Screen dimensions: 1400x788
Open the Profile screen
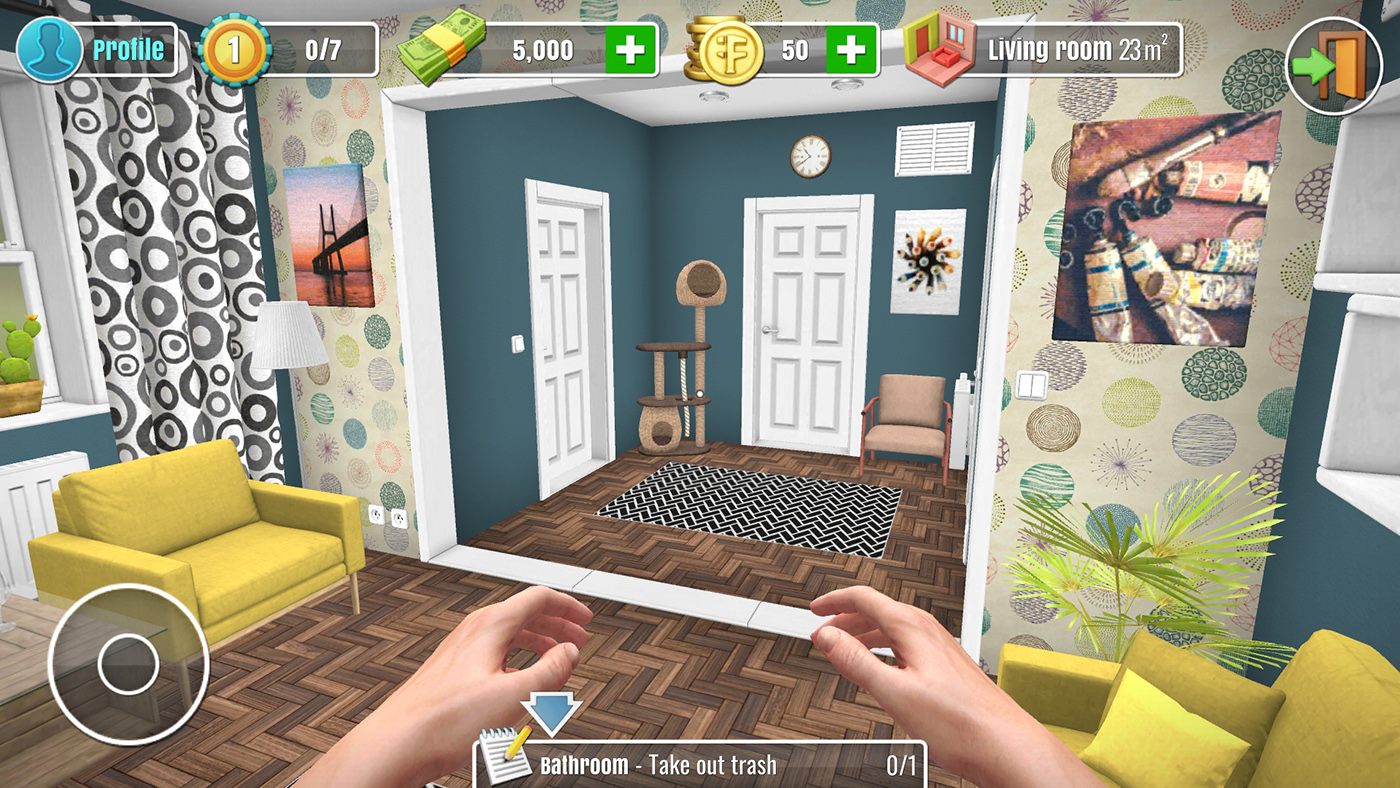coord(128,46)
